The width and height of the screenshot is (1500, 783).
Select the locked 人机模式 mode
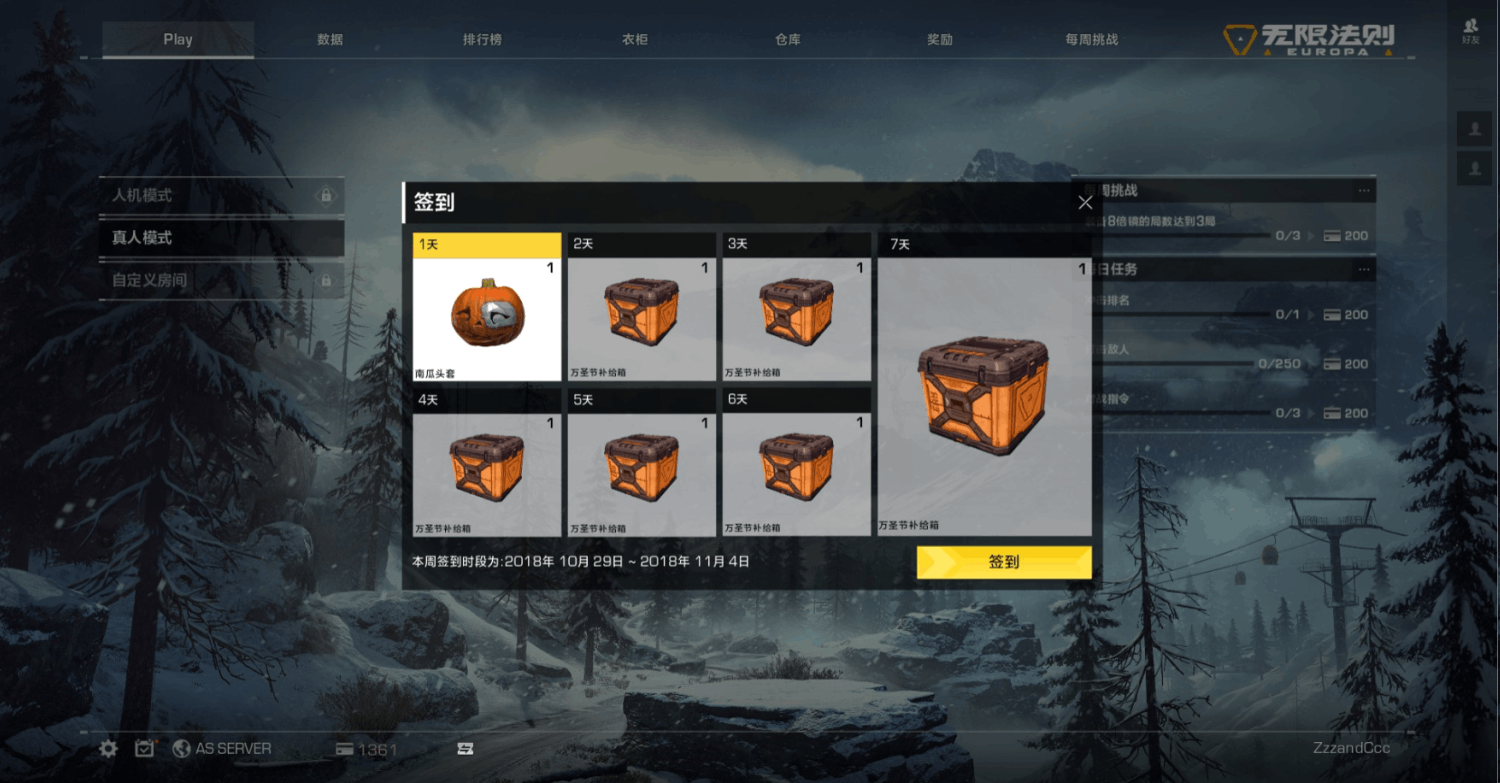(x=222, y=195)
